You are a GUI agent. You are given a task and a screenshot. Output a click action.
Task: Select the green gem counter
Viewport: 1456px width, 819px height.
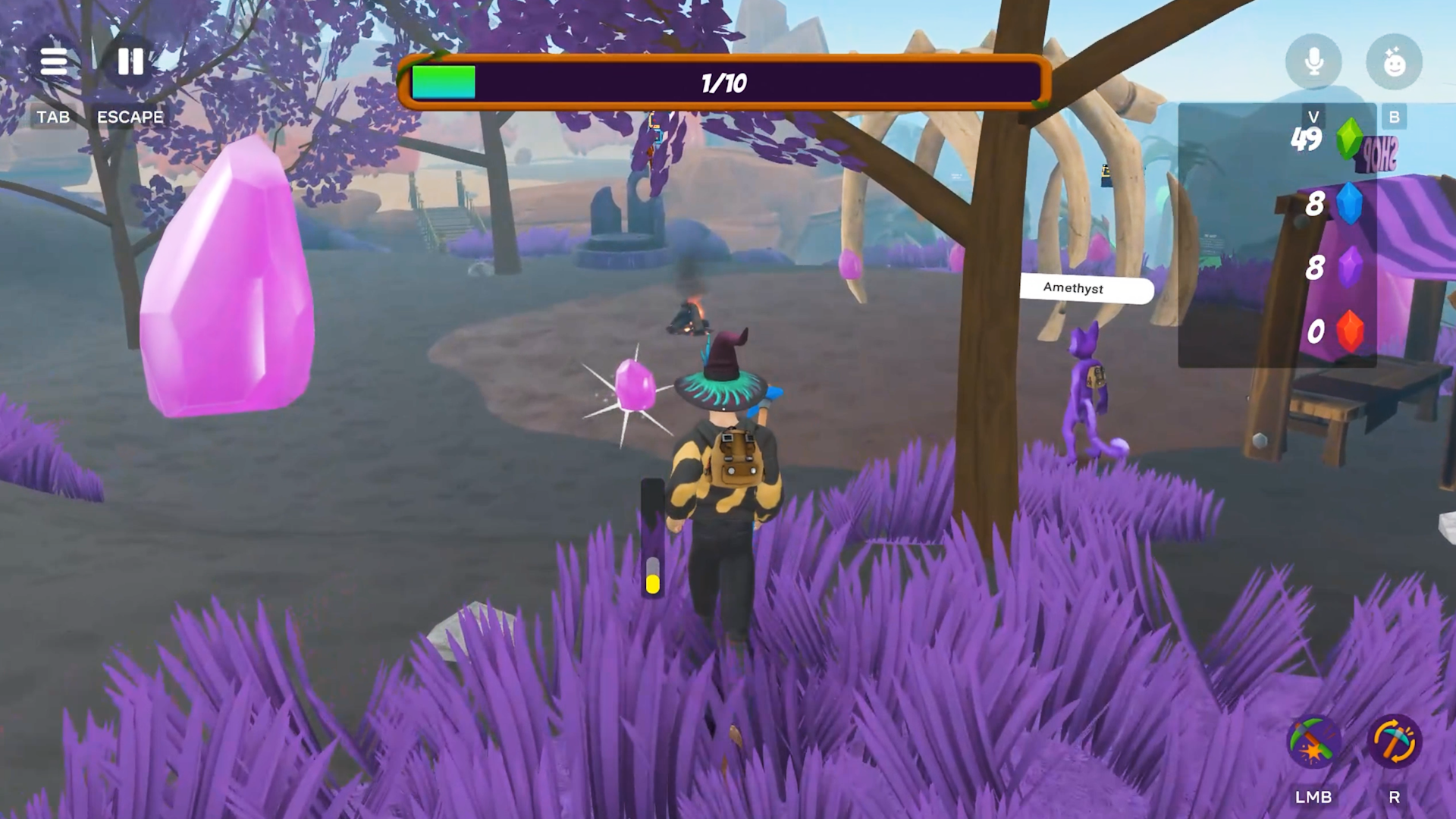point(1348,139)
